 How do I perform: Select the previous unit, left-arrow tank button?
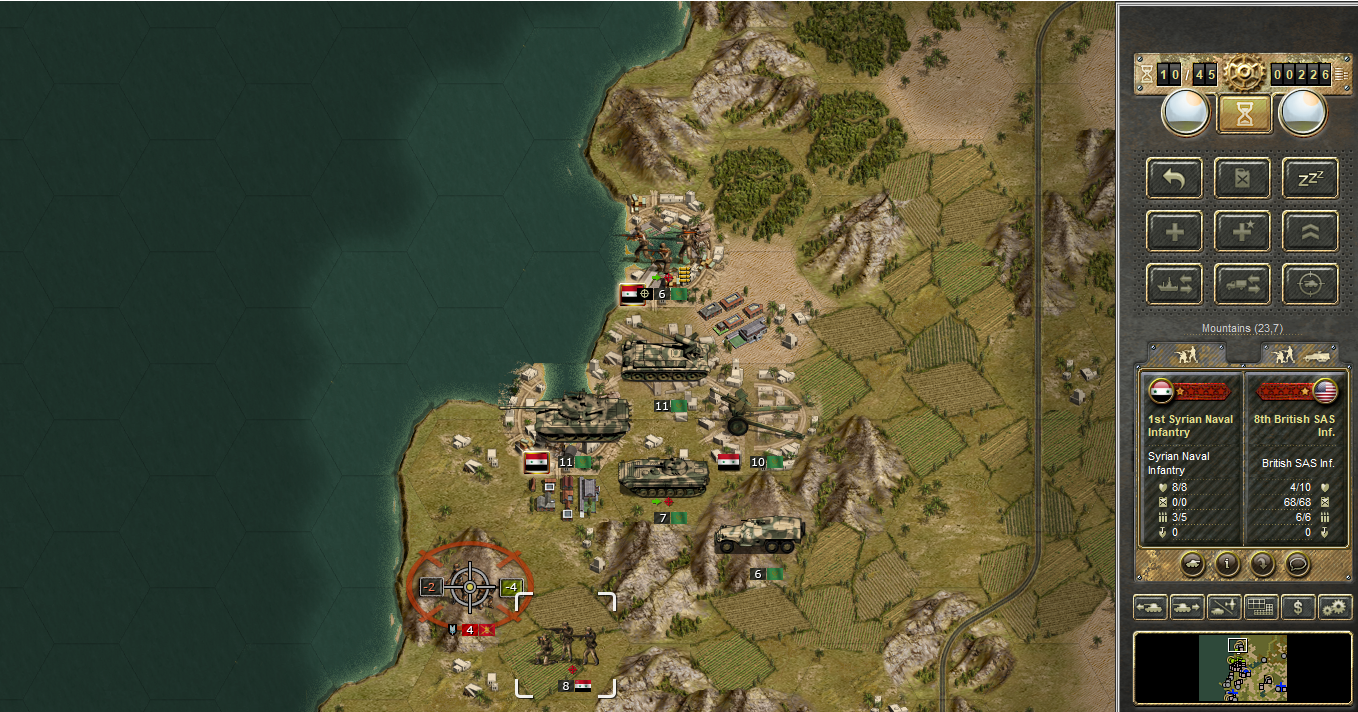point(1150,607)
